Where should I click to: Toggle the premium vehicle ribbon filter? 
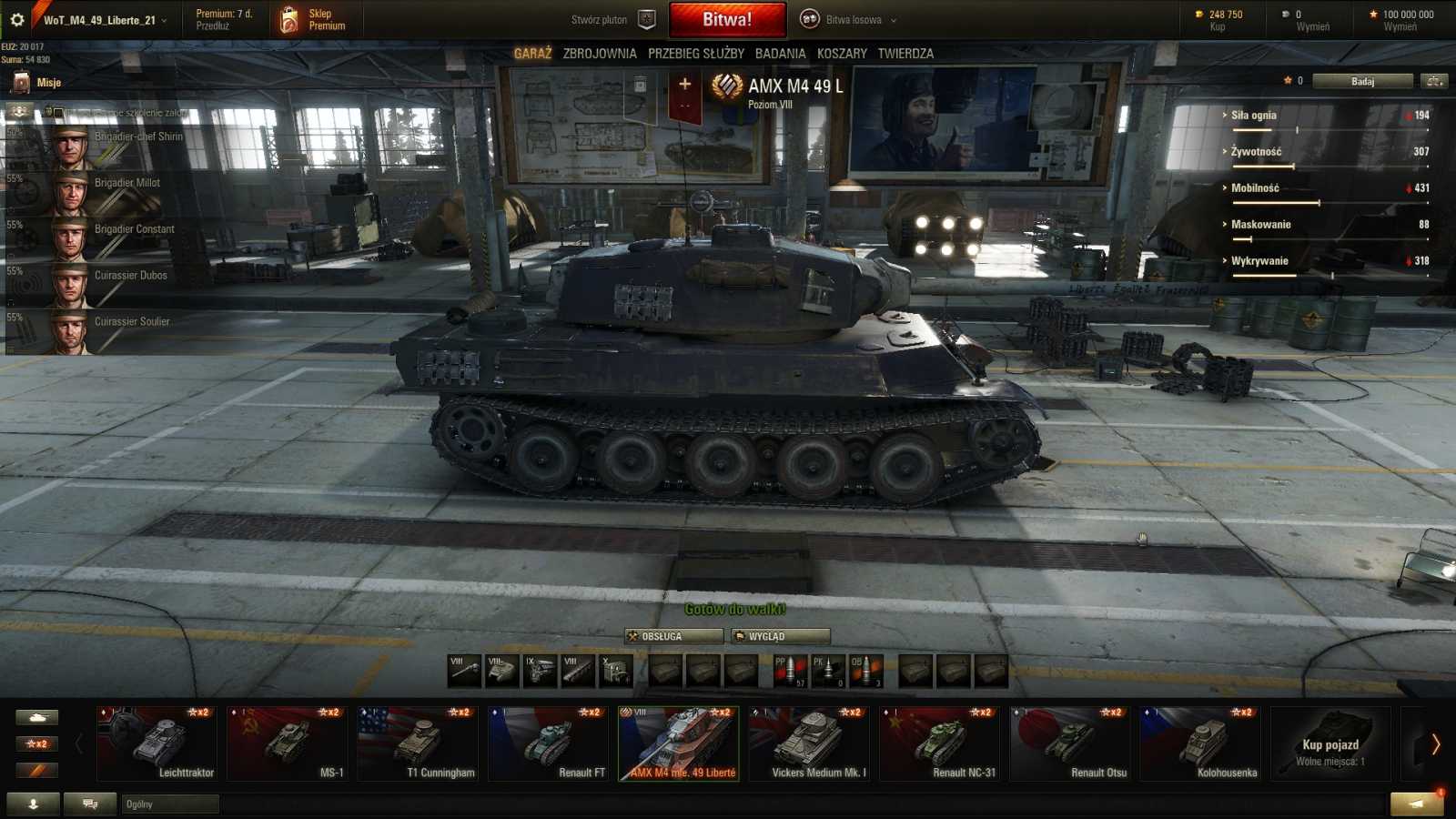(35, 770)
